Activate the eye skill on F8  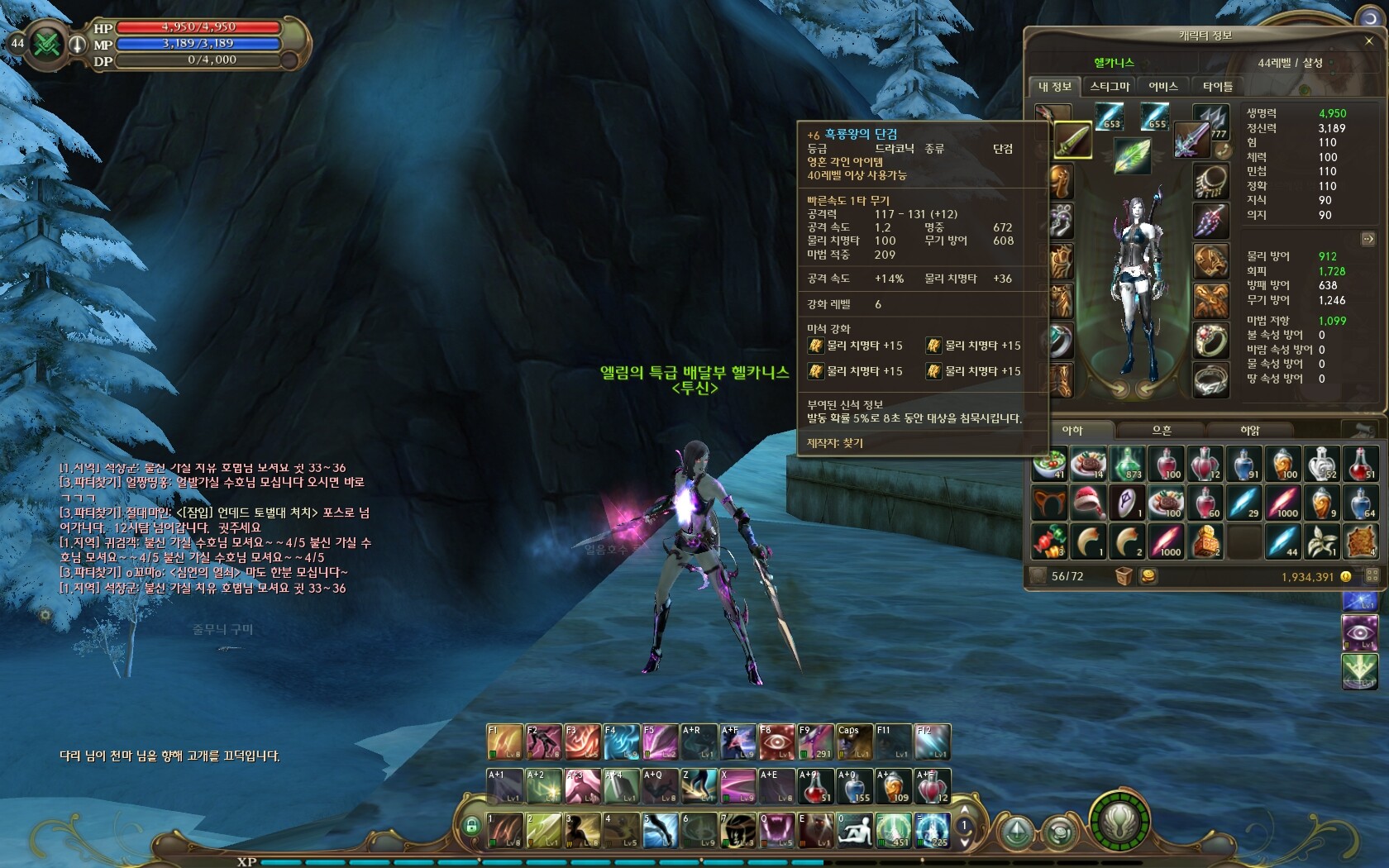[776, 742]
